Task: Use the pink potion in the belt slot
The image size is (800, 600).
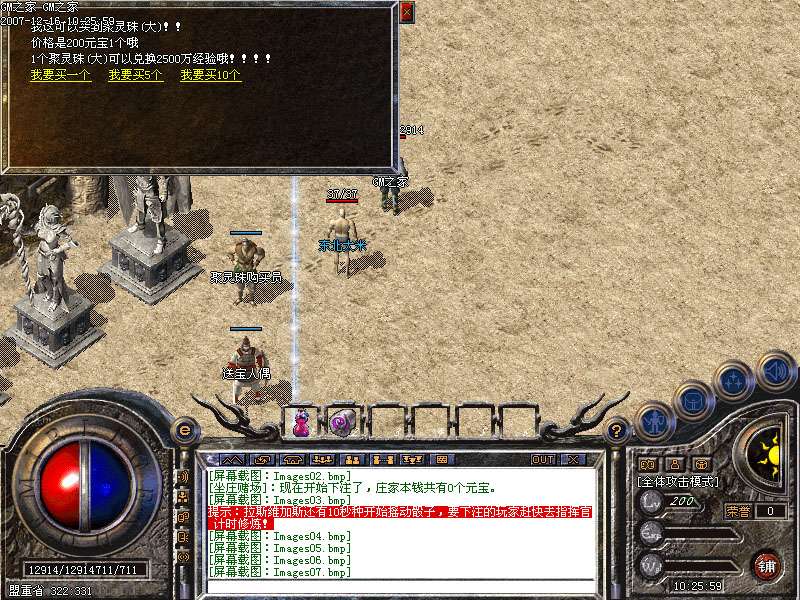Action: [300, 422]
